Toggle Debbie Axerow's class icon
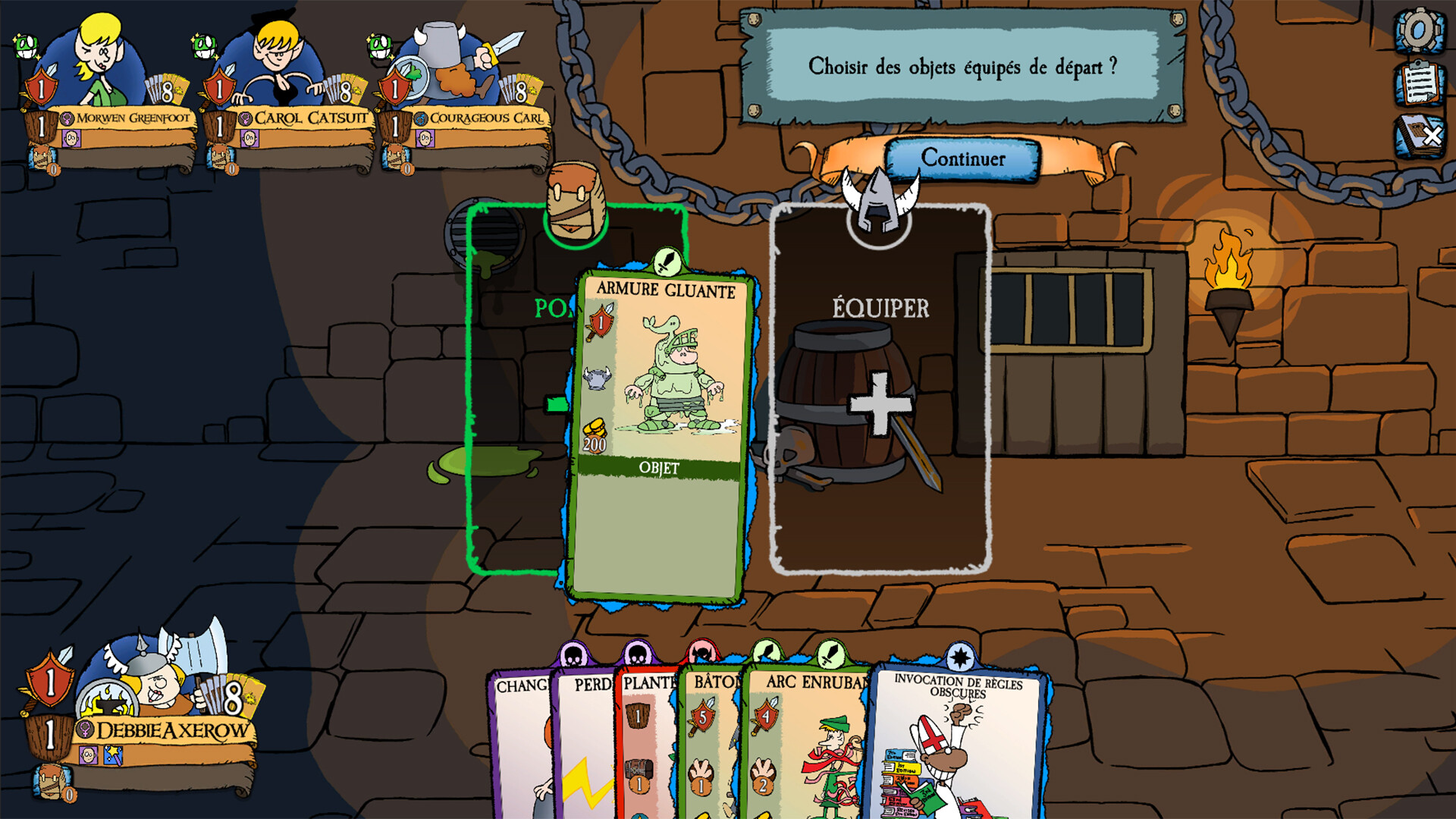The height and width of the screenshot is (819, 1456). (112, 753)
